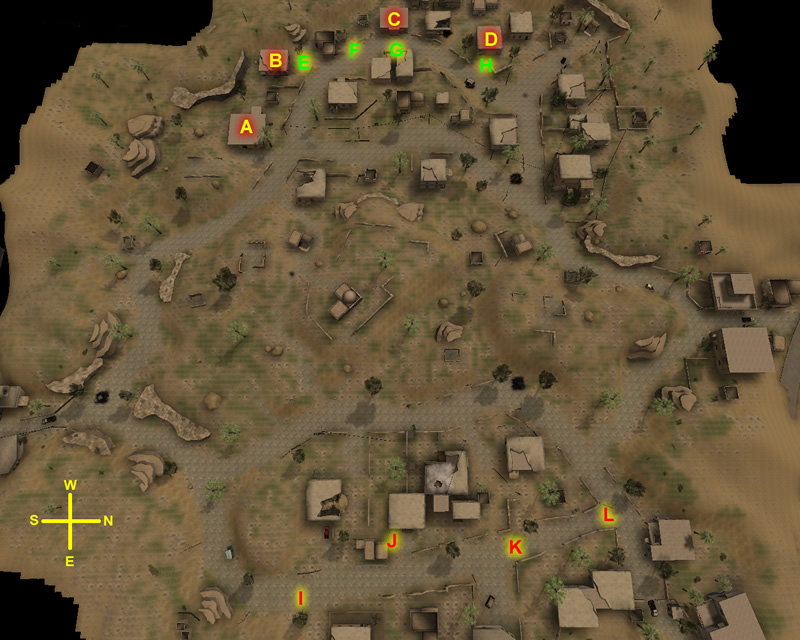Select the red marker D

(489, 39)
